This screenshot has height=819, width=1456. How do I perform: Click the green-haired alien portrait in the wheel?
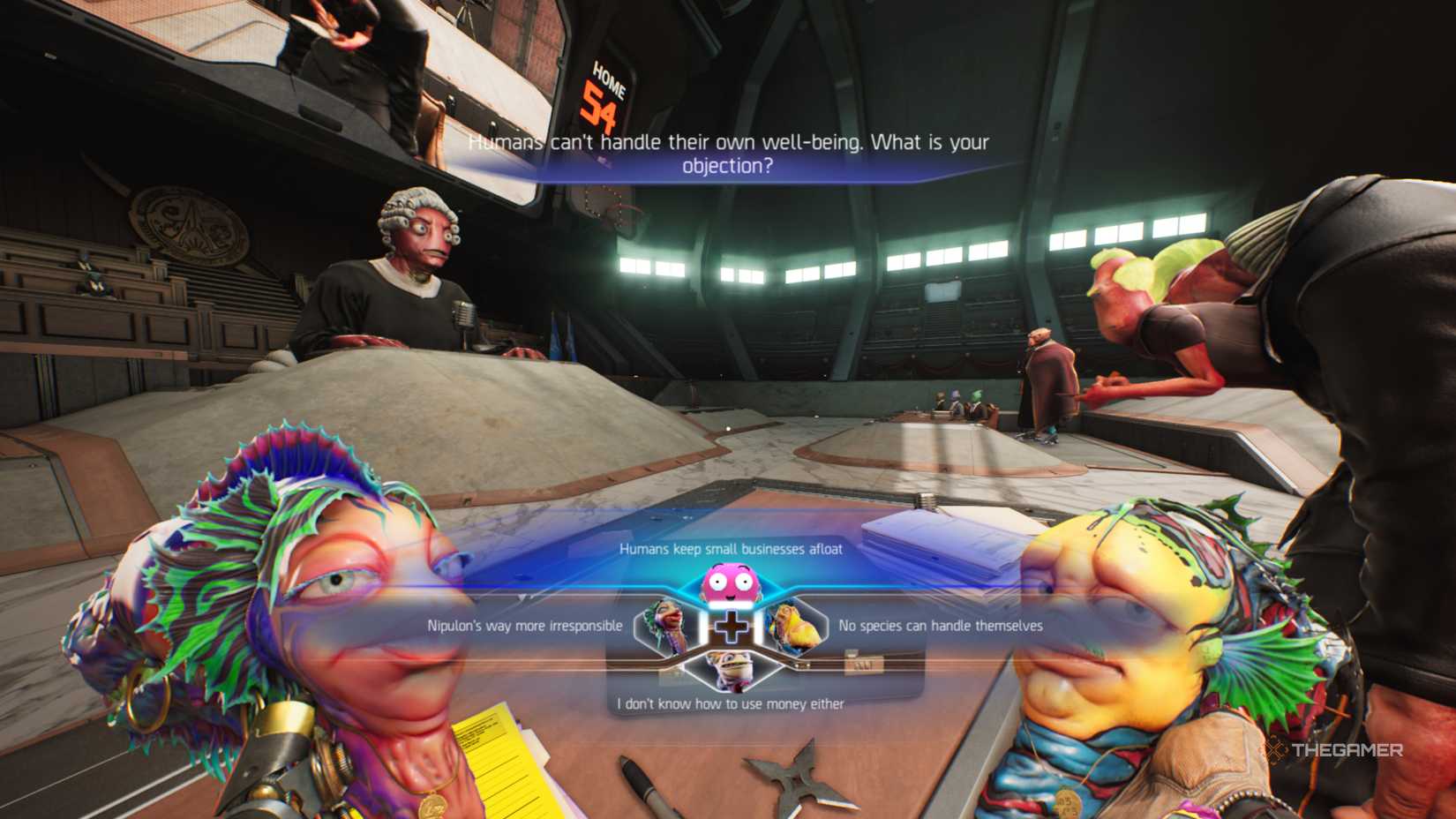click(x=666, y=627)
